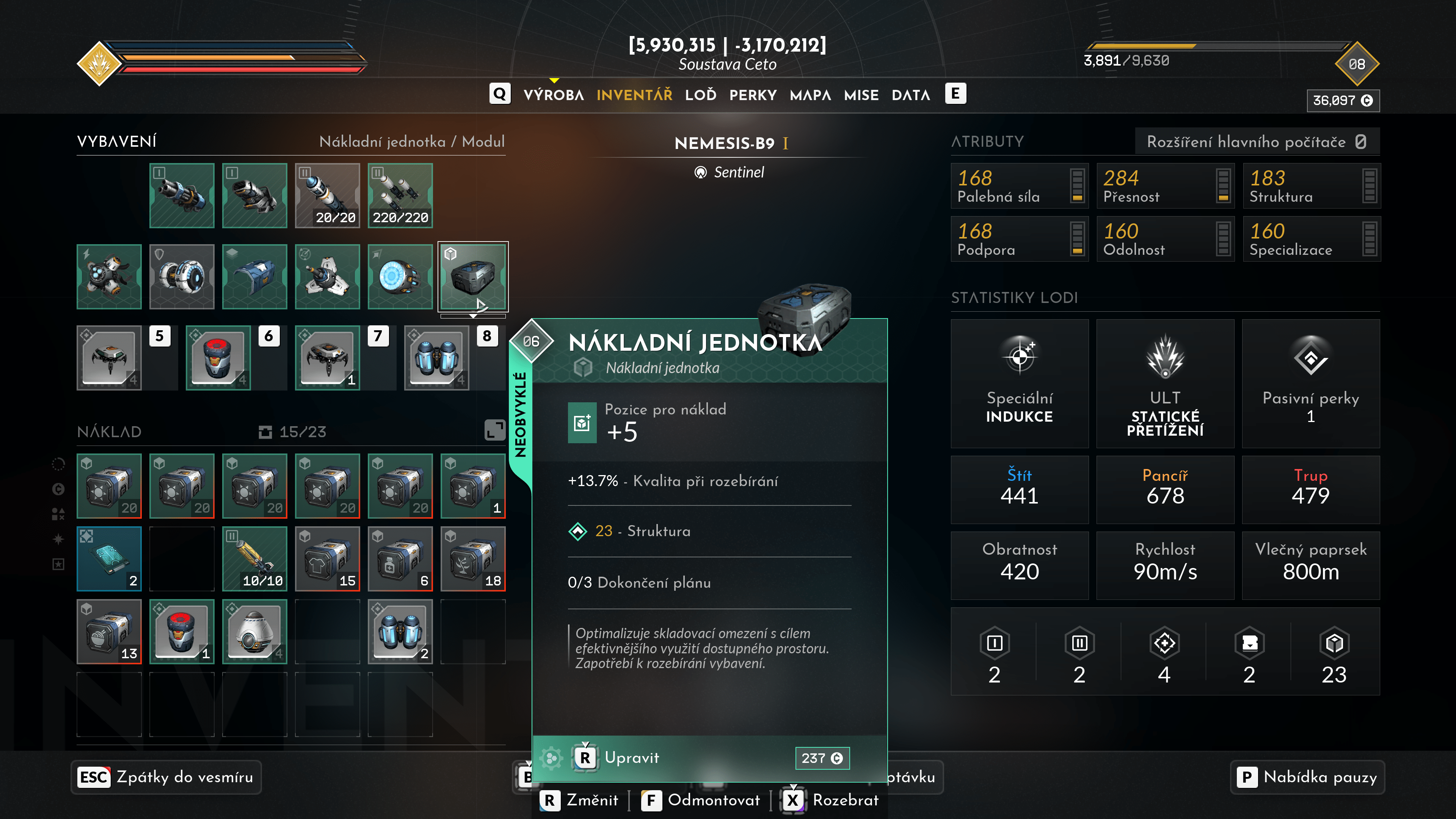Expand the NÁKLAD cargo panel
The width and height of the screenshot is (1456, 819).
tap(494, 430)
